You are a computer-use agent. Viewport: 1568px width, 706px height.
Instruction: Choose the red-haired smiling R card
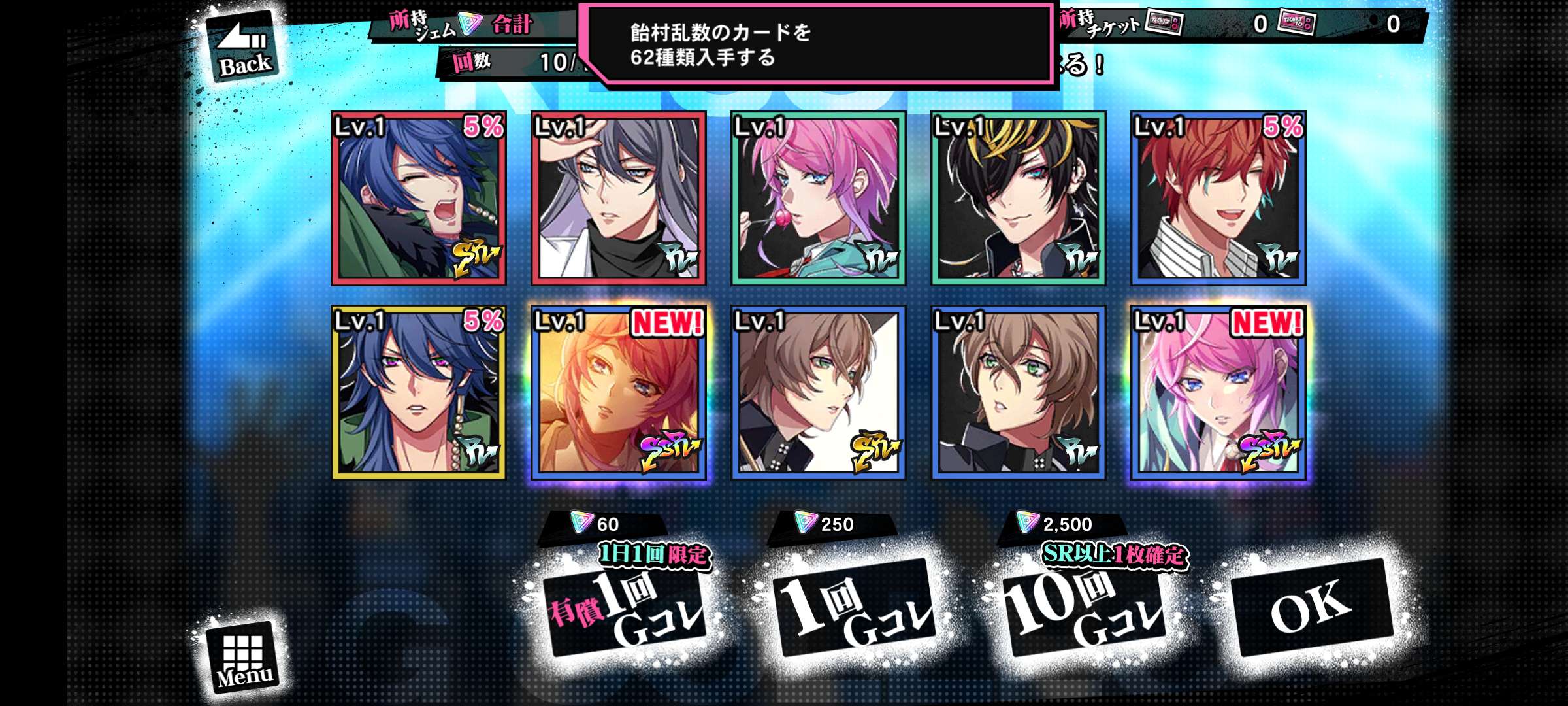click(x=1218, y=198)
